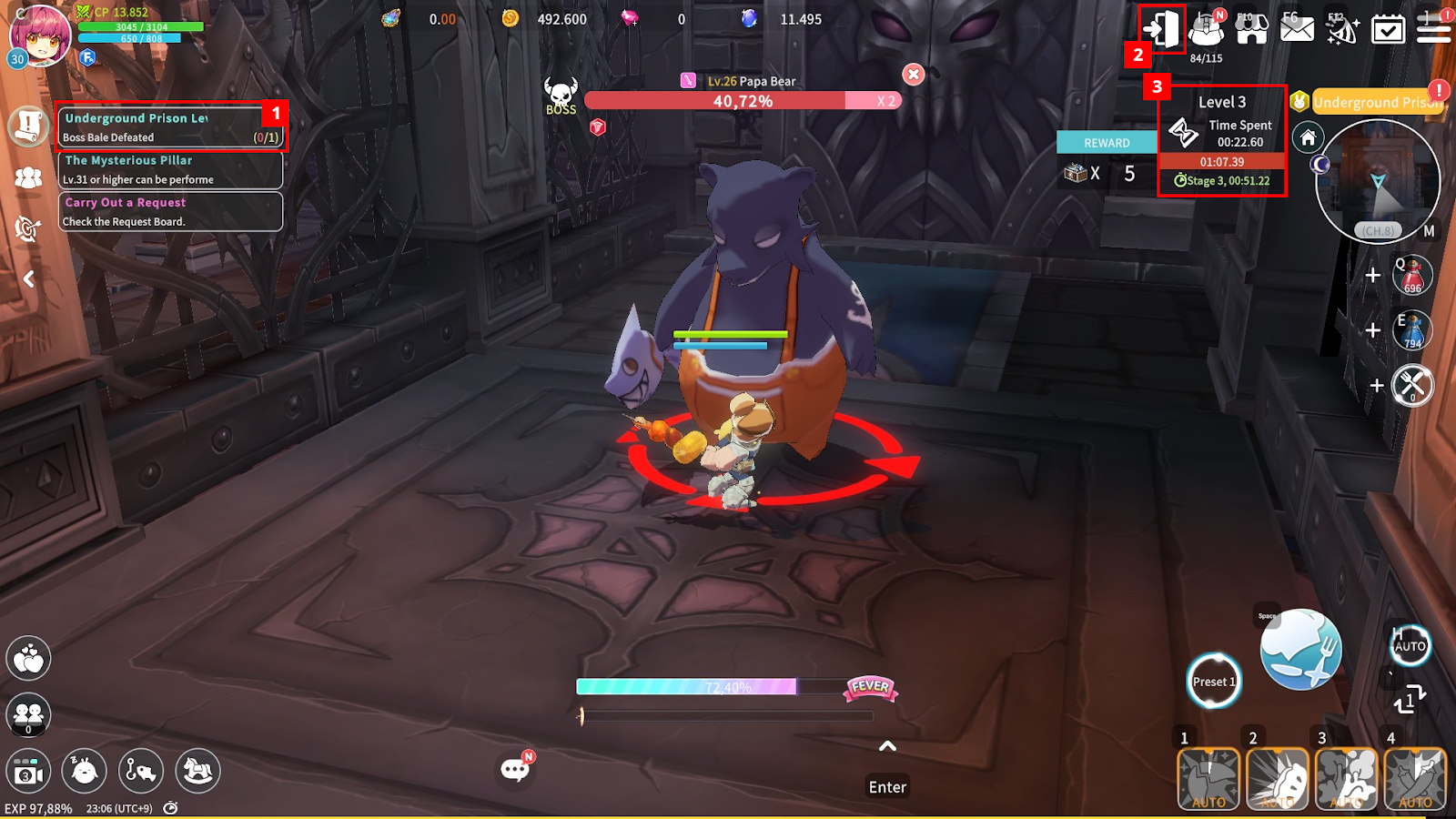Click the home button beside the minimap
1456x819 pixels.
point(1308,138)
